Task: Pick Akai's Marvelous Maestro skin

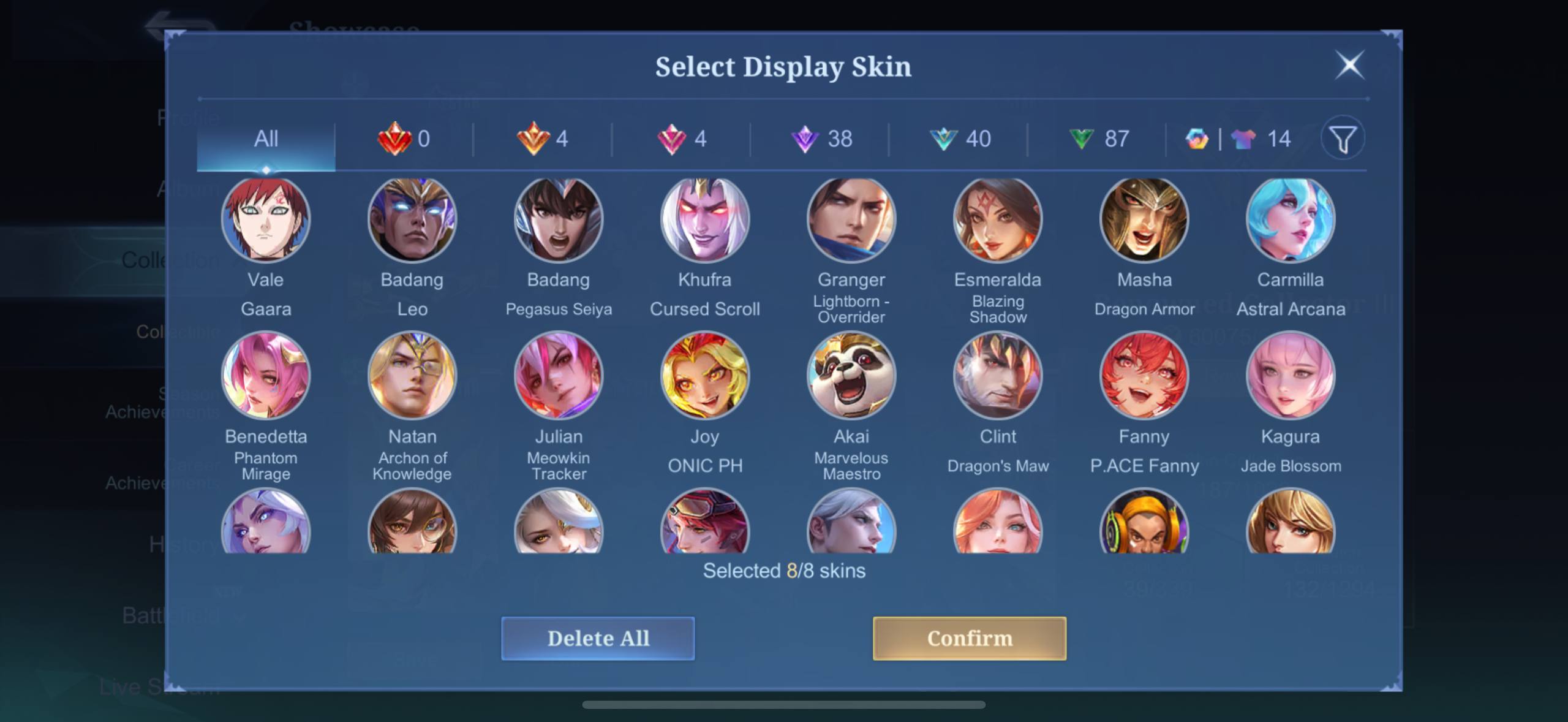Action: click(x=851, y=376)
